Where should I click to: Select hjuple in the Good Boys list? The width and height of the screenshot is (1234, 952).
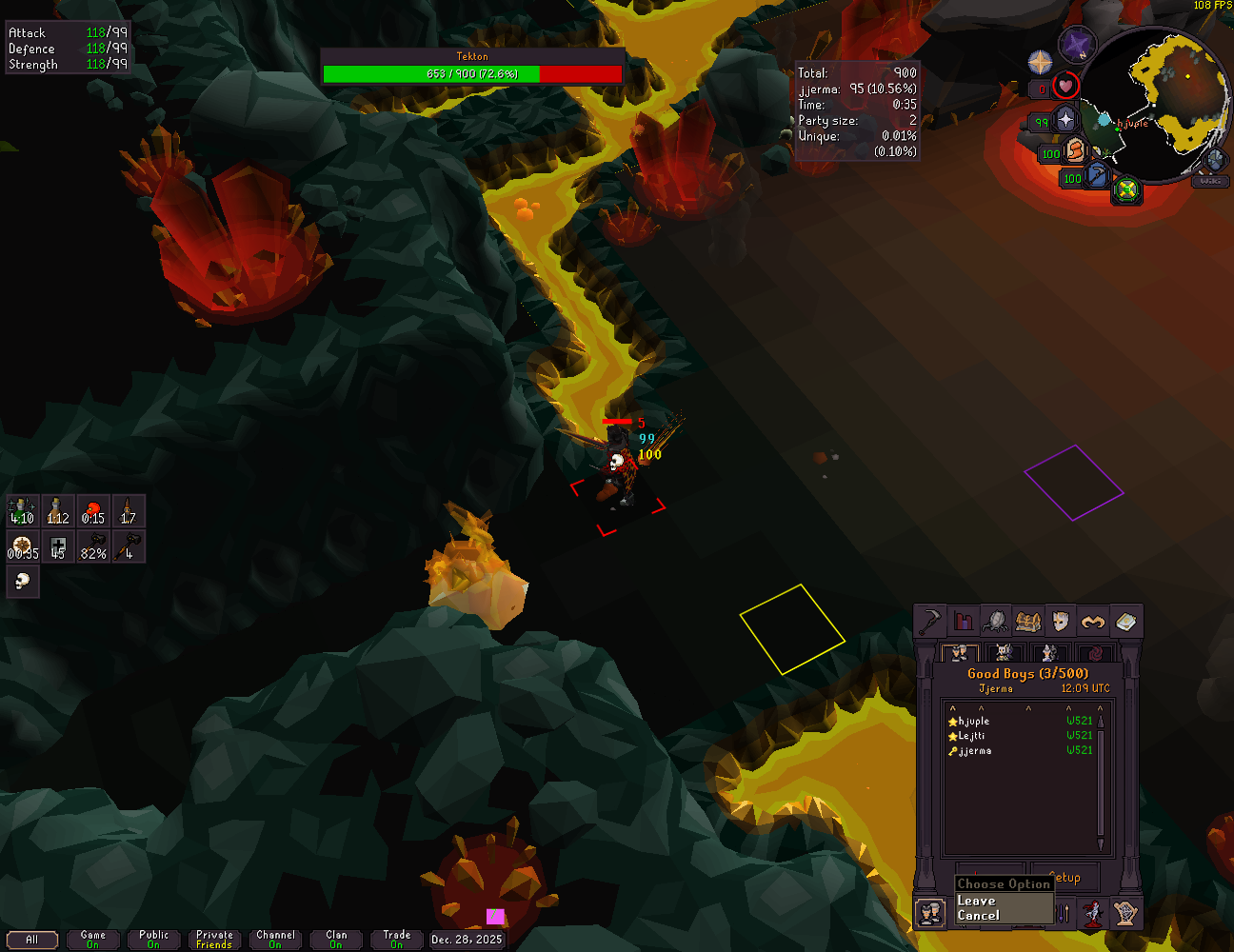(x=973, y=722)
